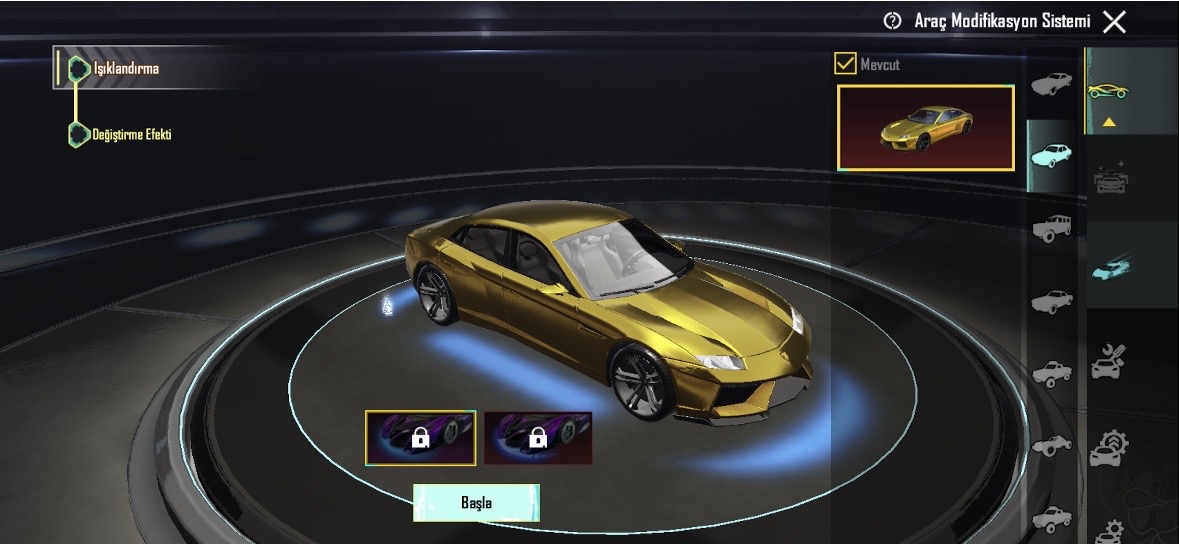Open the car with wrench modification tab

(x=1108, y=360)
